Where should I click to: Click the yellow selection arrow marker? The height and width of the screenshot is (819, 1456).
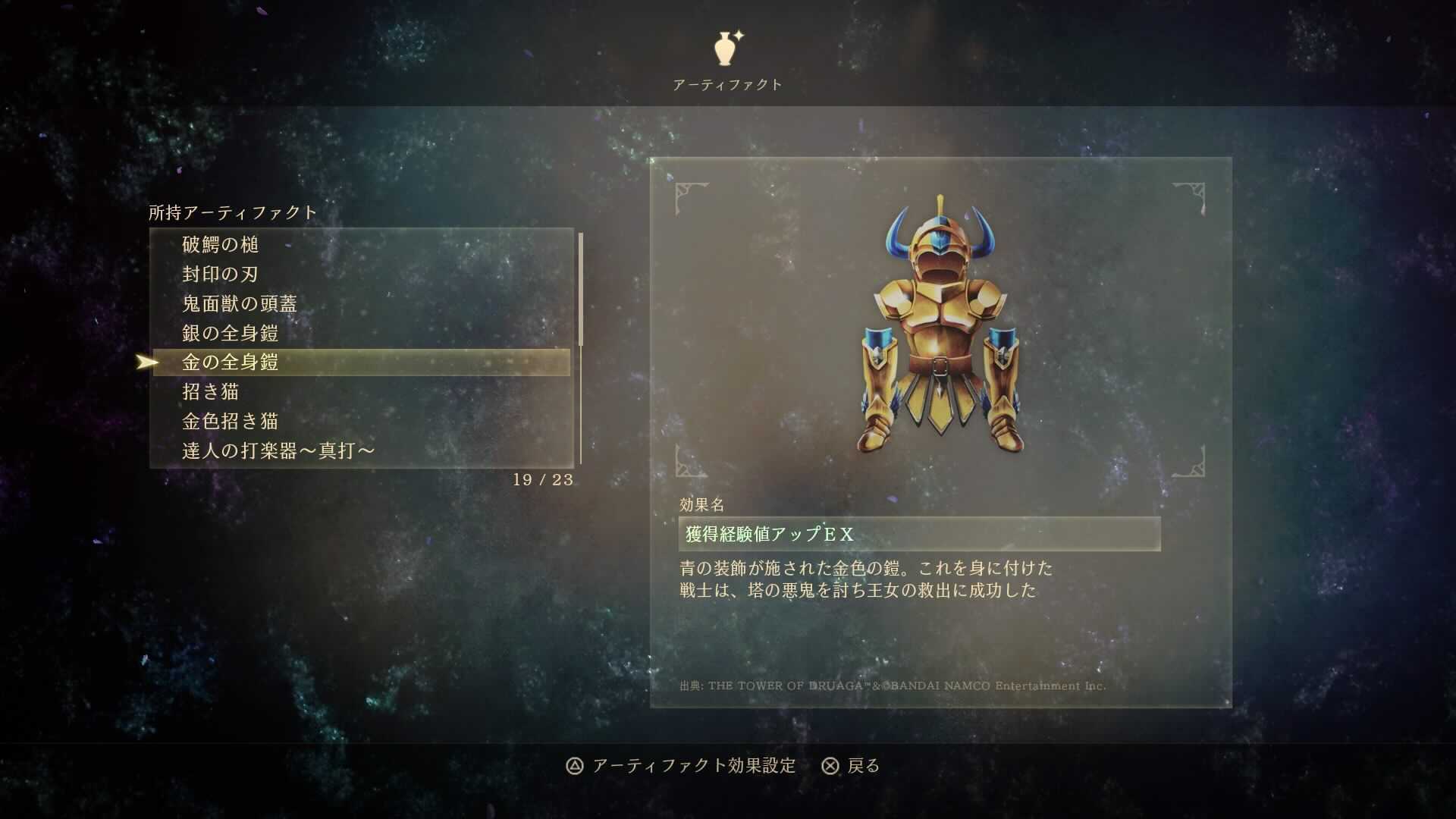[x=144, y=362]
